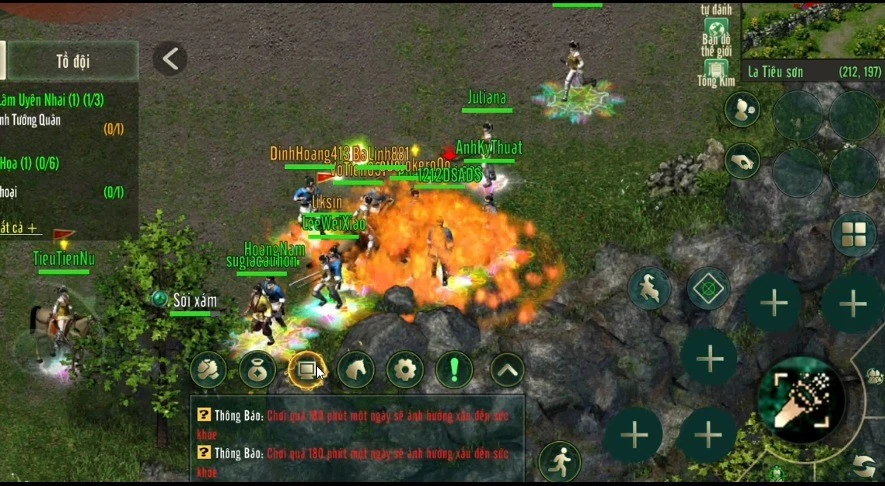Click the person with speech bubble icon
The height and width of the screenshot is (486, 885).
pos(742,107)
